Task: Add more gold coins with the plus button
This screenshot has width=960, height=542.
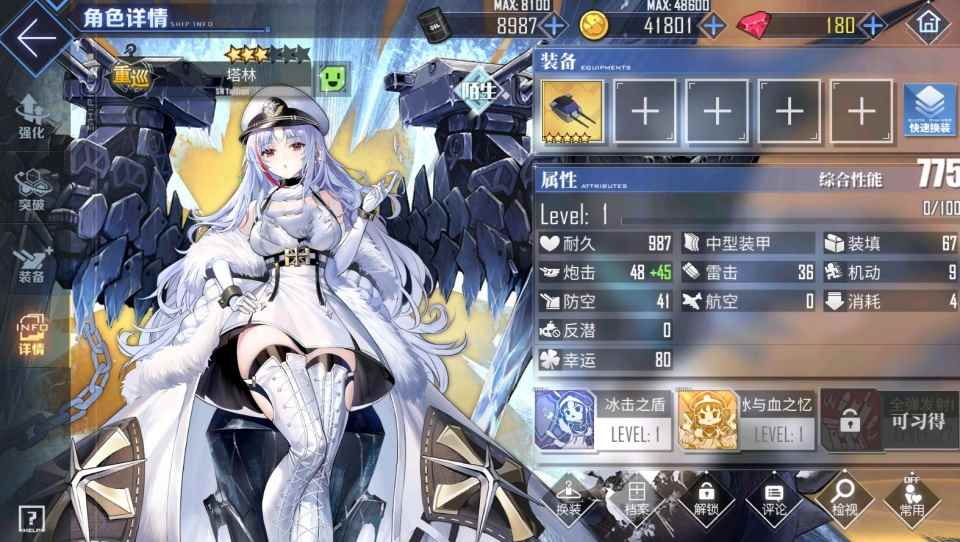Action: point(713,25)
